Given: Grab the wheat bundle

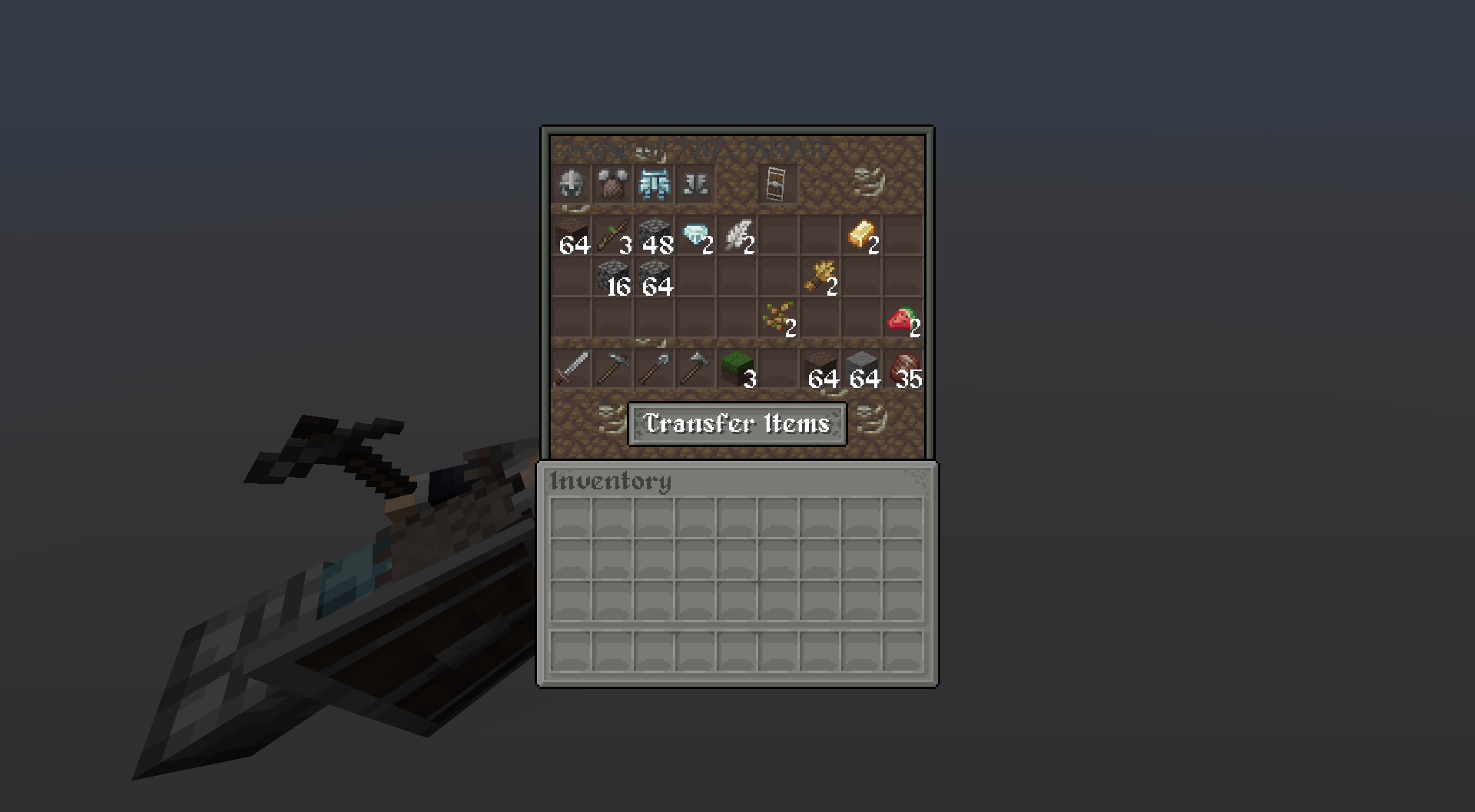Looking at the screenshot, I should 819,277.
